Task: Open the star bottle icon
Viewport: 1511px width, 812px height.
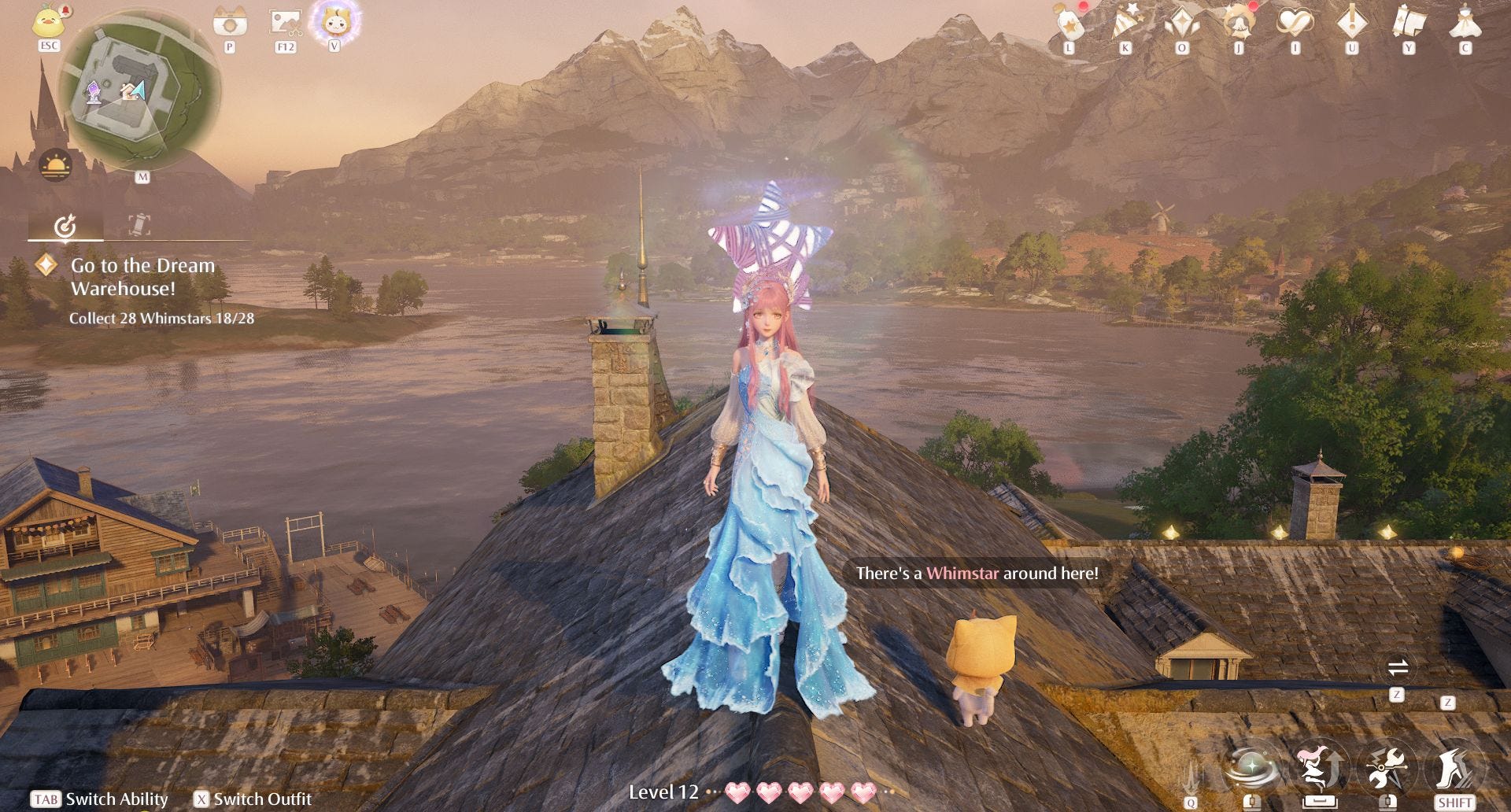Action: [x=1069, y=24]
